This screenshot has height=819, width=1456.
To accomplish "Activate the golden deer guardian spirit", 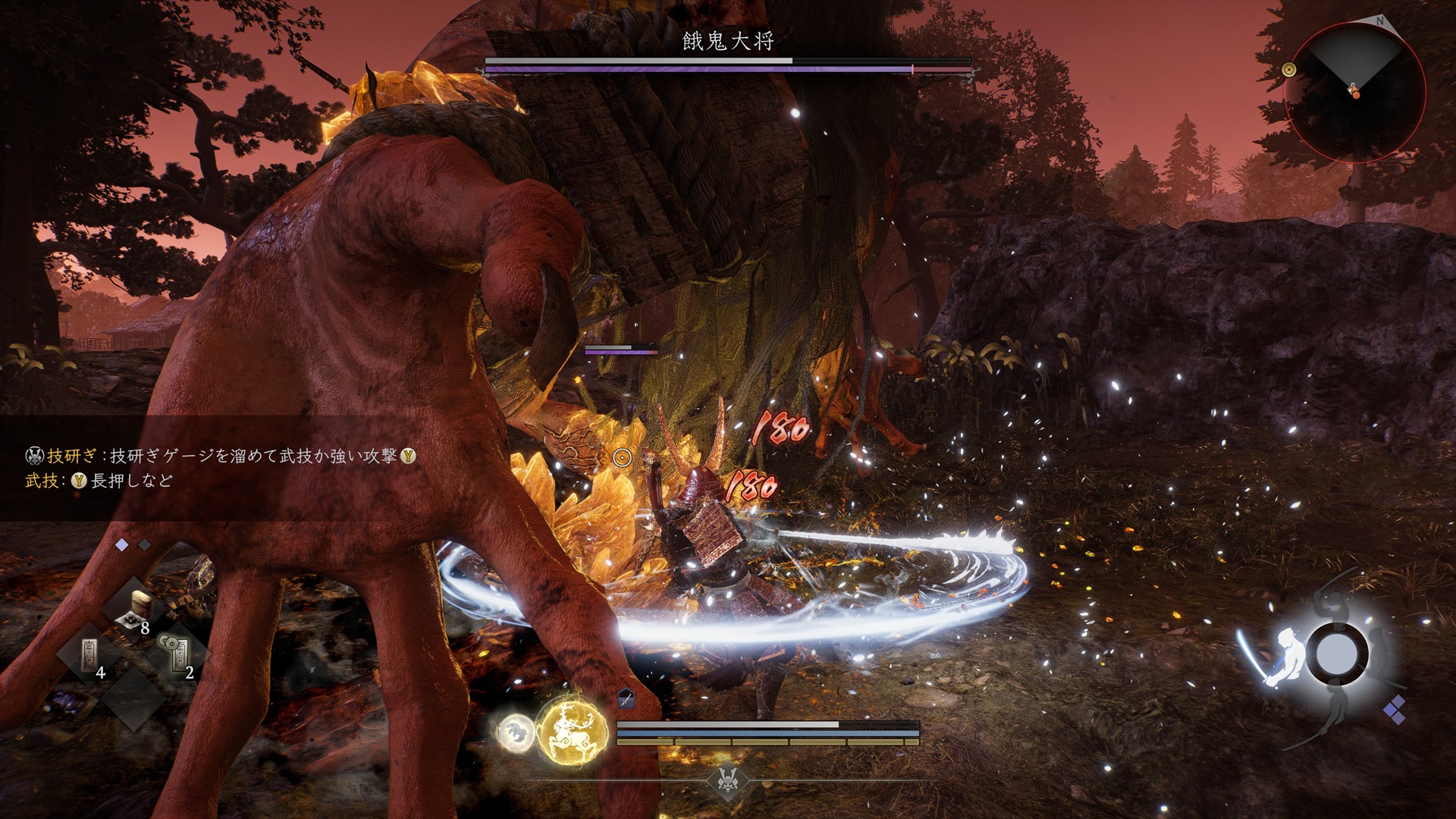I will [573, 730].
